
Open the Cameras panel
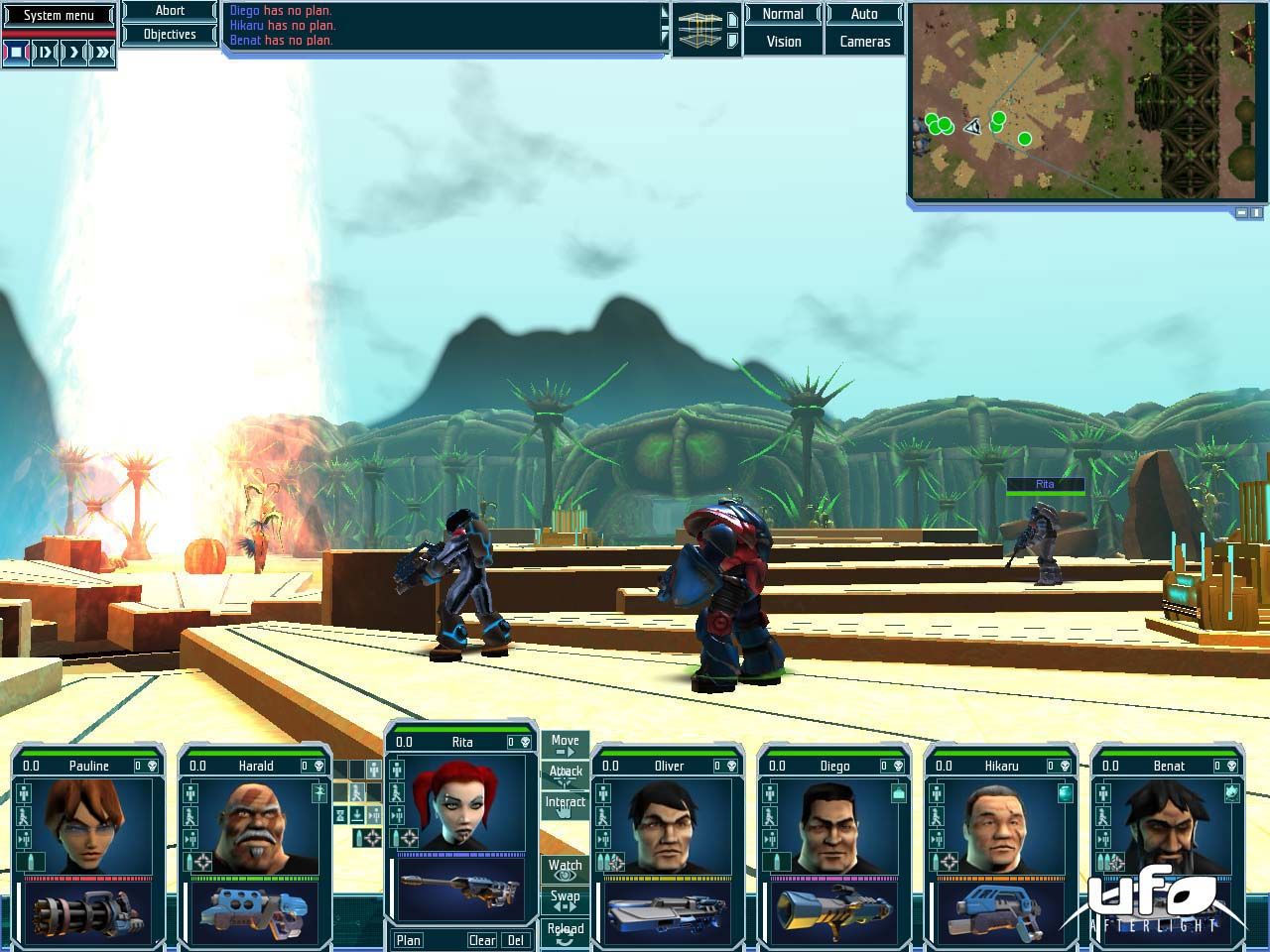point(864,42)
